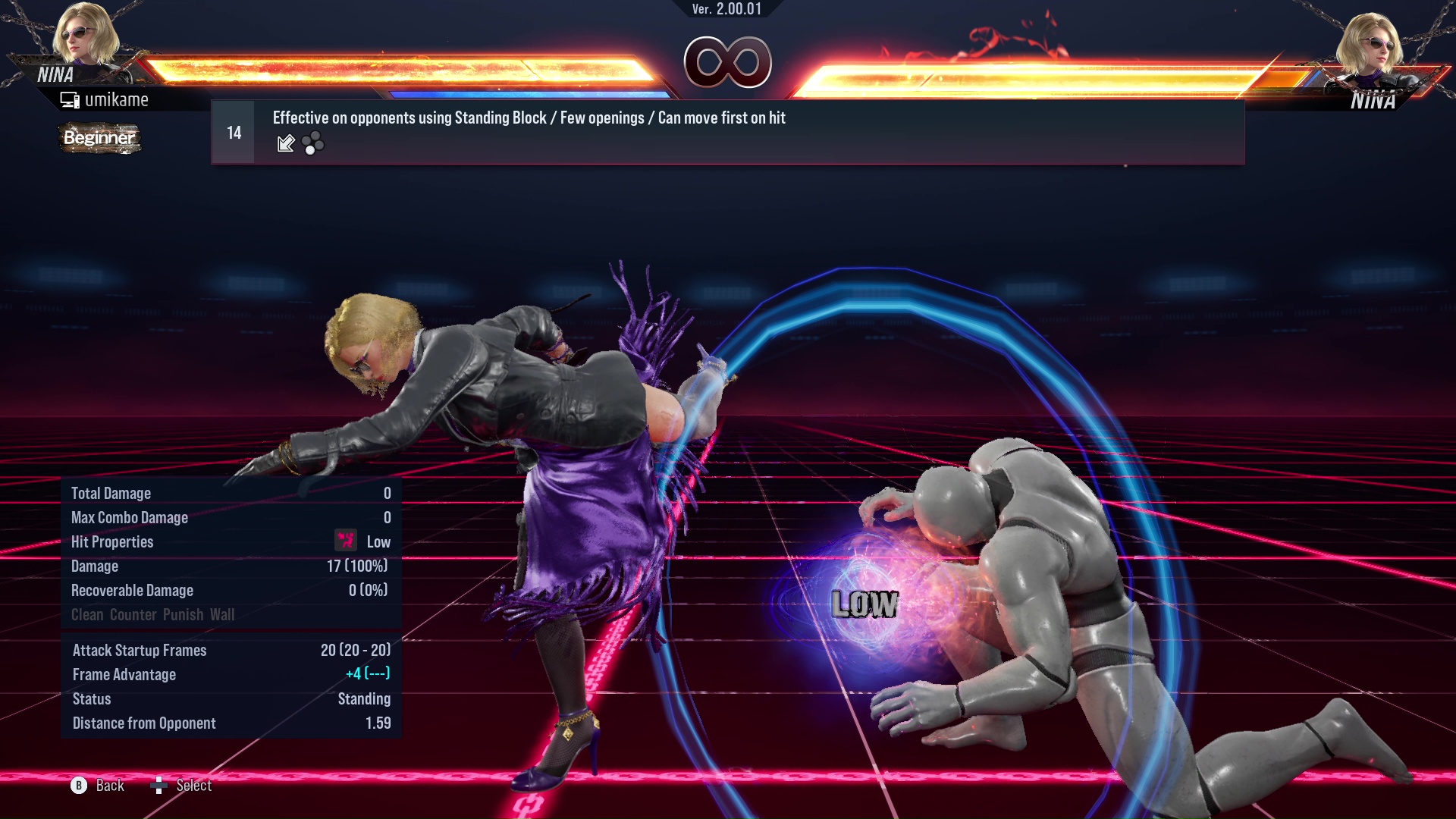This screenshot has height=819, width=1456.
Task: Click the infinity round-count symbol at top center
Action: pos(729,64)
